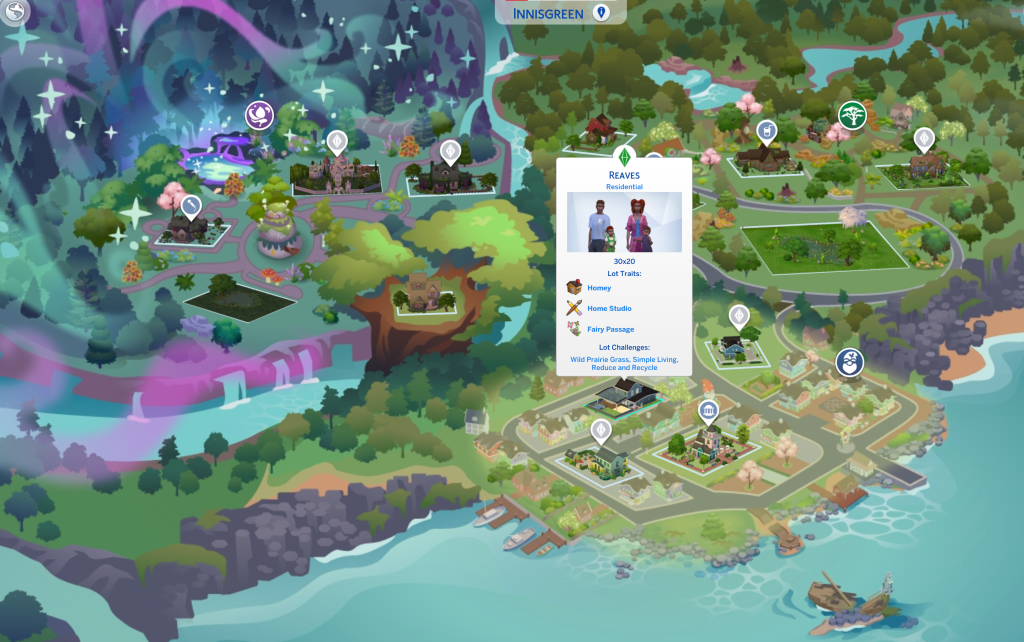This screenshot has width=1024, height=642.
Task: Choose the microphone venue lot marker
Action: click(191, 207)
